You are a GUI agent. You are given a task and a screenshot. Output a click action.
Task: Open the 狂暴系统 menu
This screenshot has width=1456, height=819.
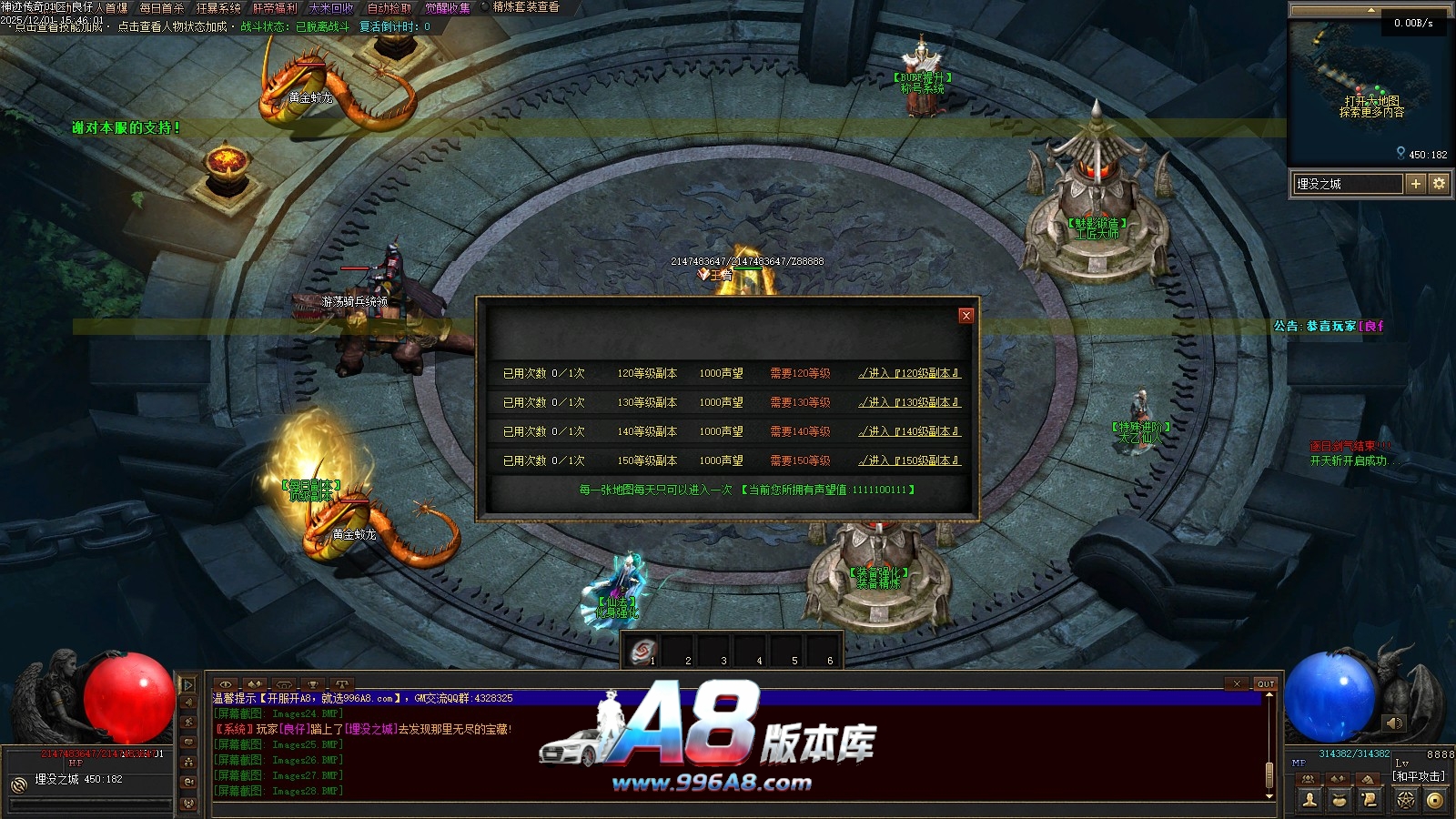coord(218,8)
